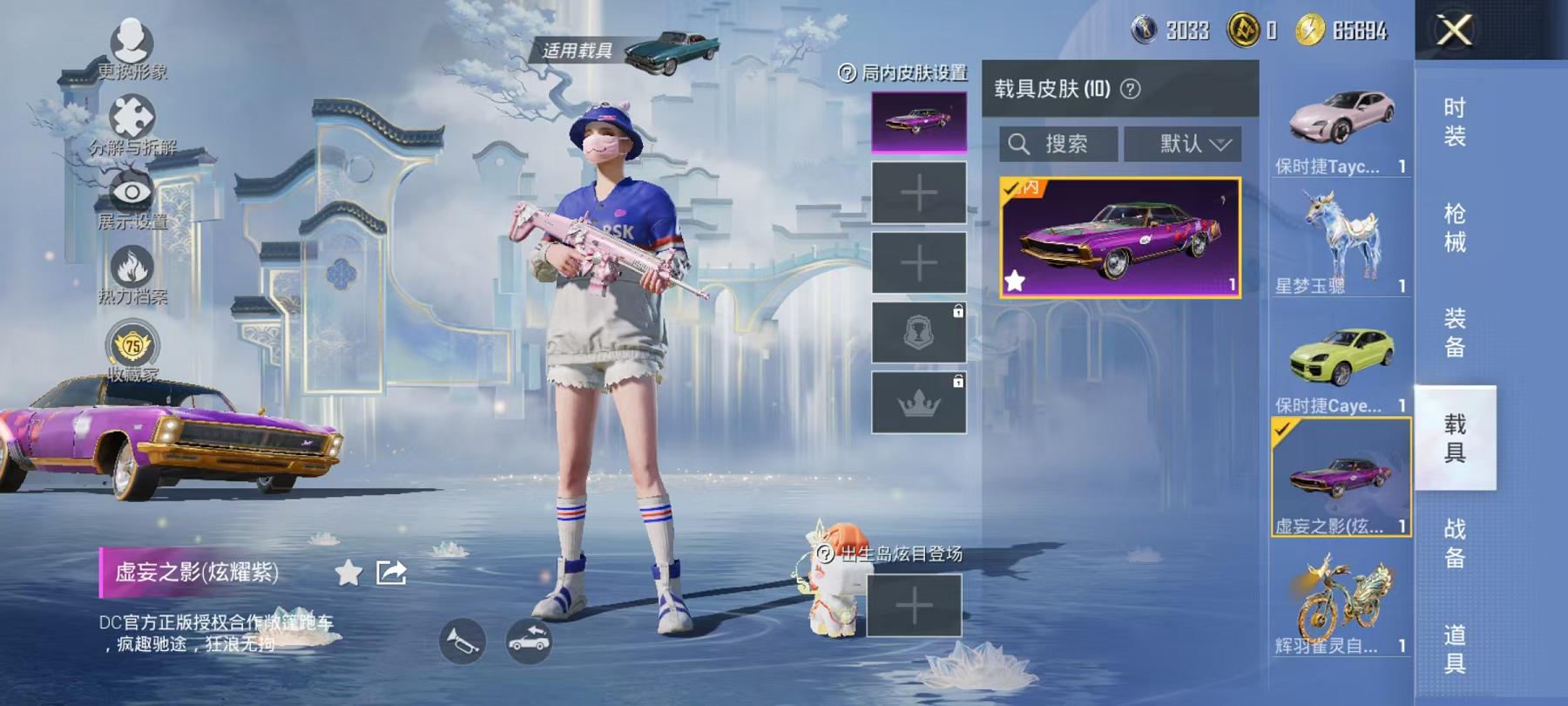
Task: Open the 道具 items tab
Action: tap(1454, 648)
